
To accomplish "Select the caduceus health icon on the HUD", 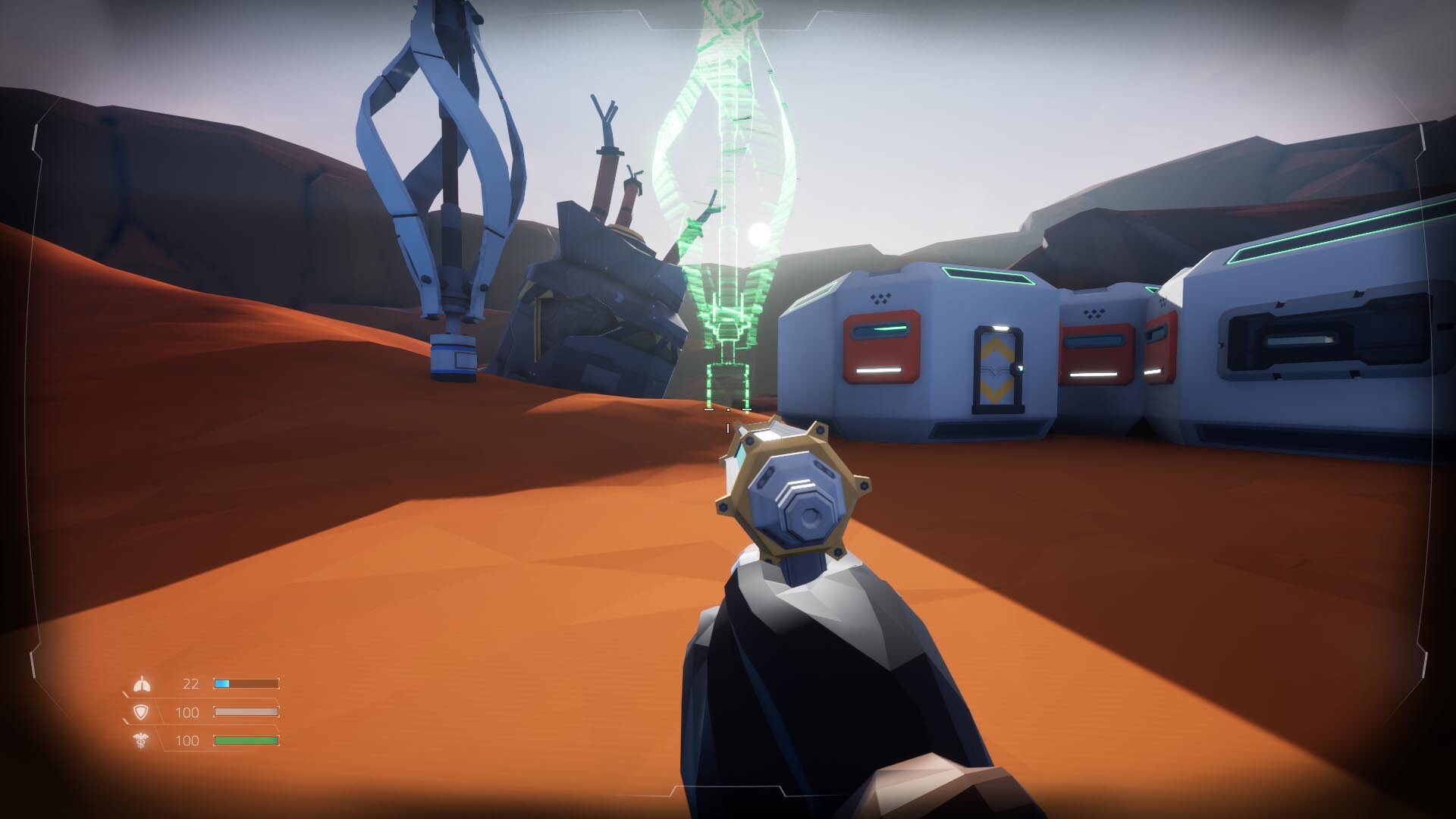I will pyautogui.click(x=143, y=741).
